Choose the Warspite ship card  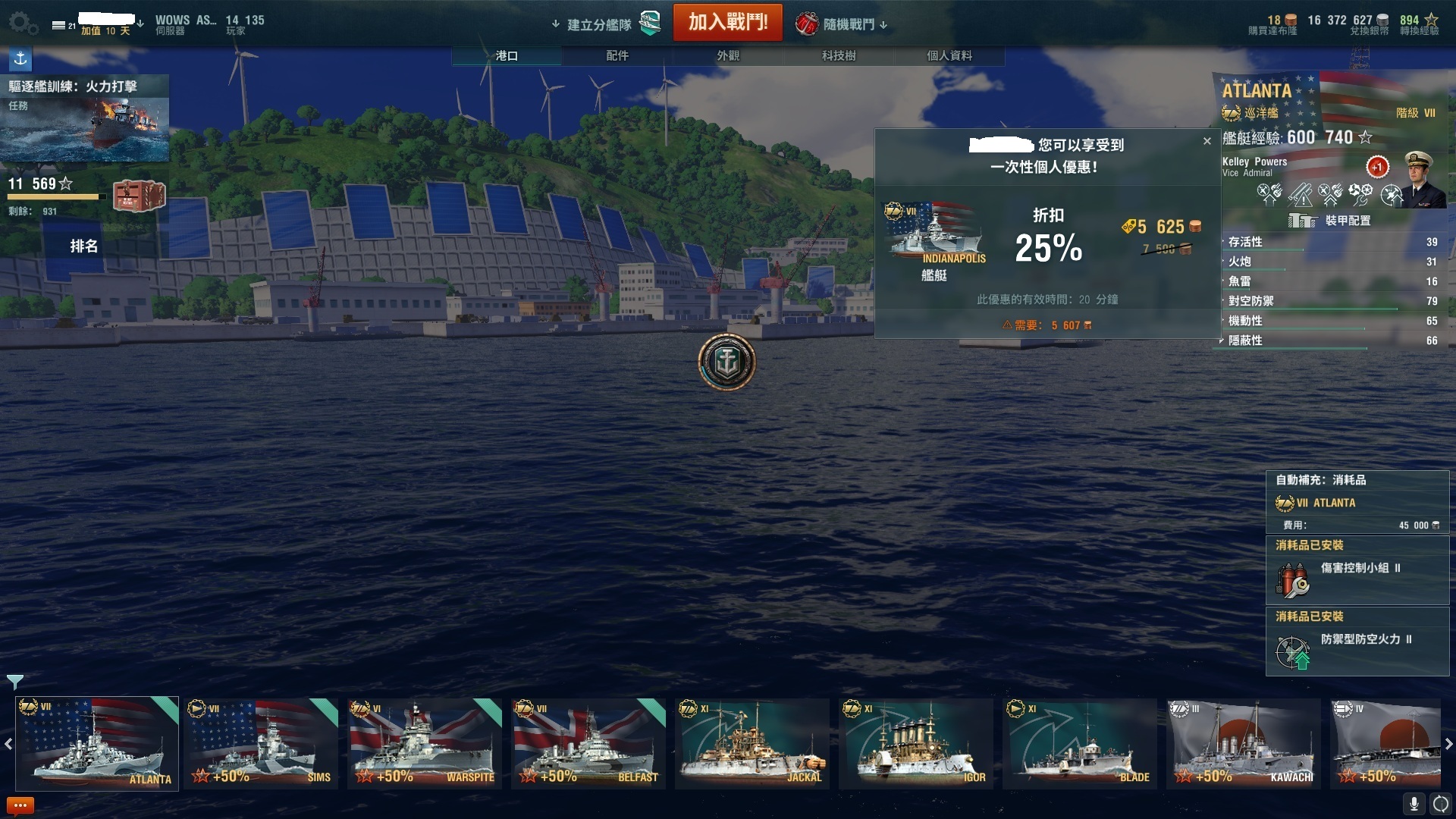pos(425,743)
